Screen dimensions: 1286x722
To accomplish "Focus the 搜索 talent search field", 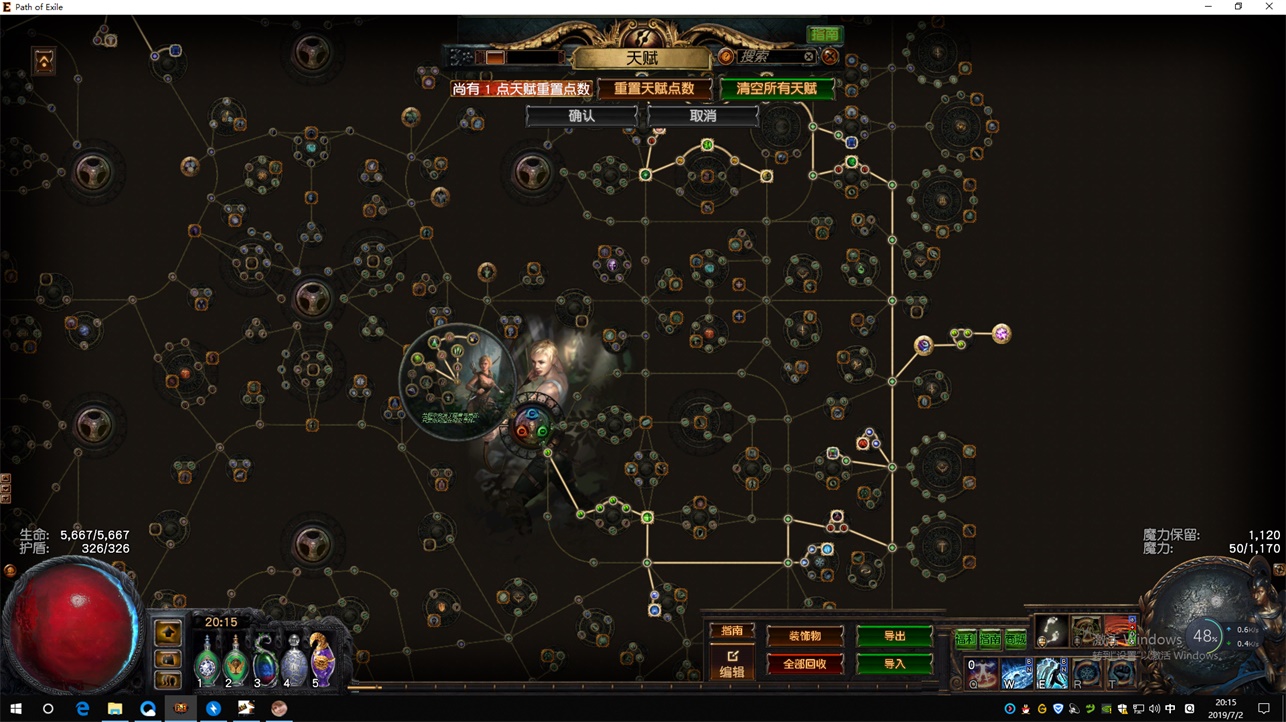I will 772,57.
